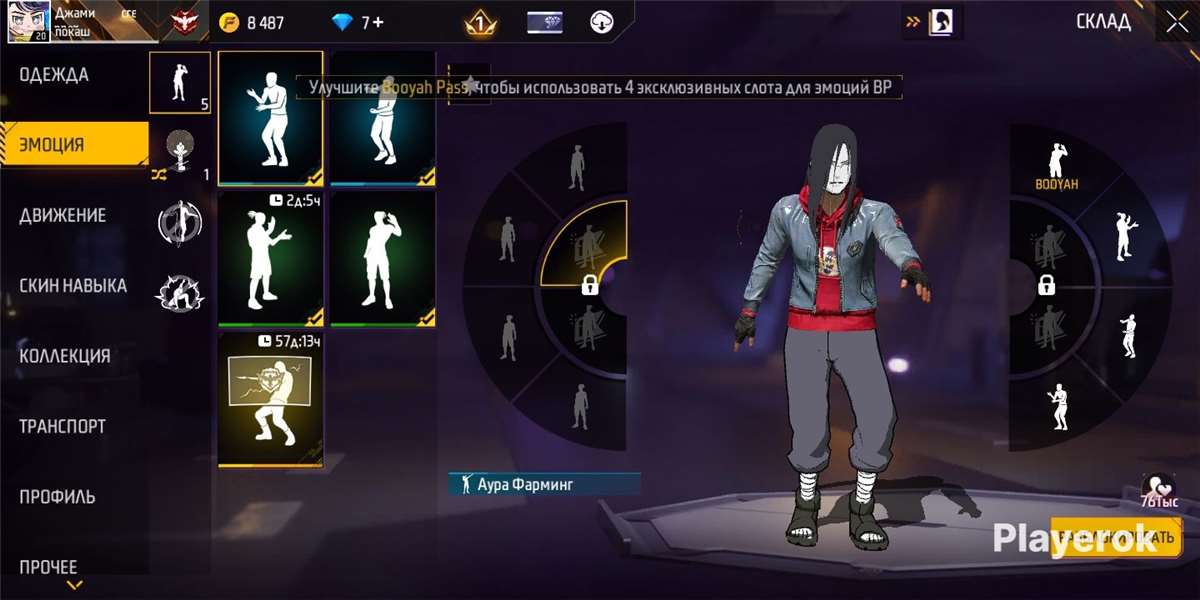
Task: Switch to the ДВИЖЕНИЕ category
Action: click(x=62, y=215)
